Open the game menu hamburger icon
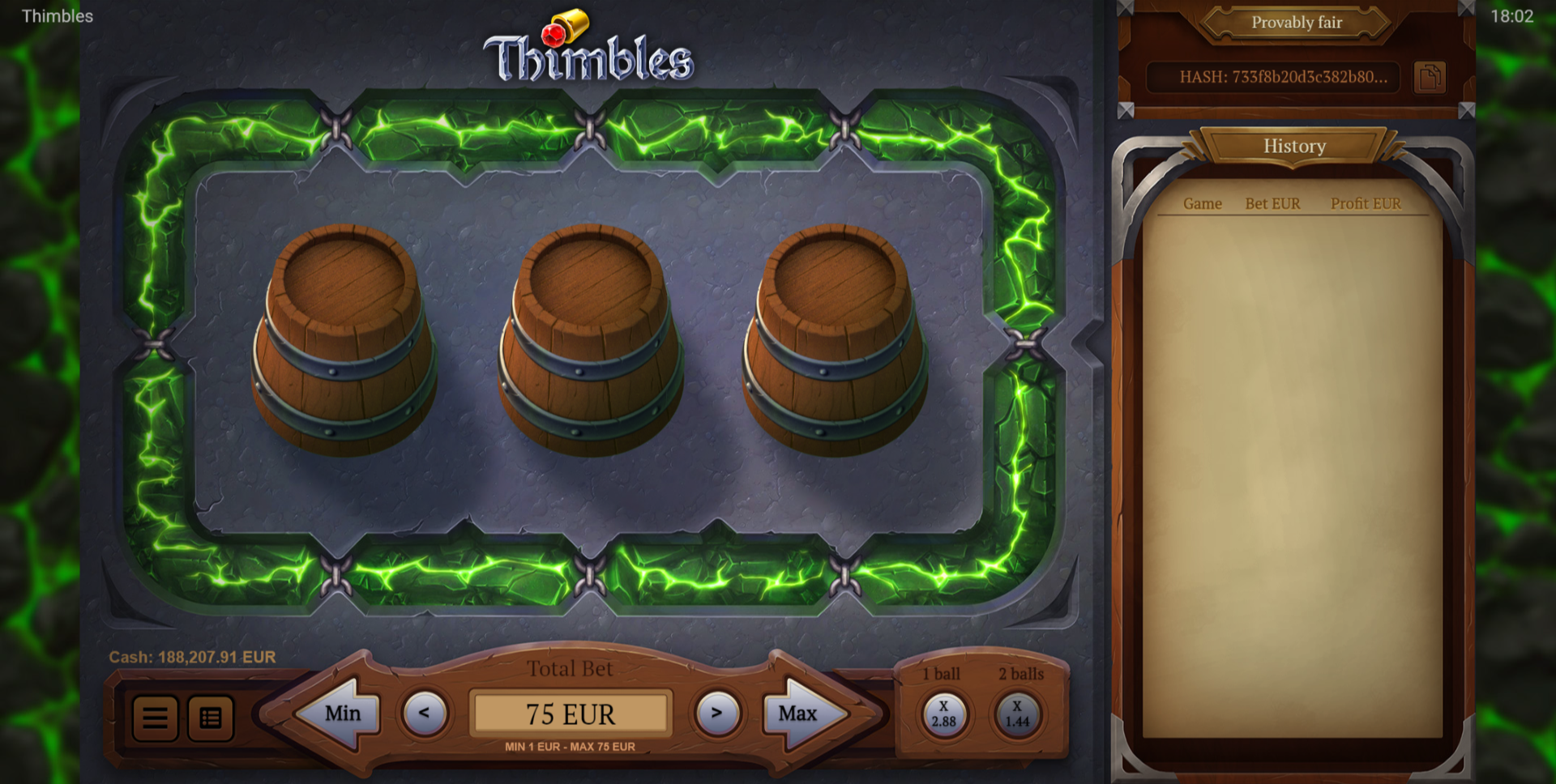This screenshot has height=784, width=1556. tap(155, 718)
